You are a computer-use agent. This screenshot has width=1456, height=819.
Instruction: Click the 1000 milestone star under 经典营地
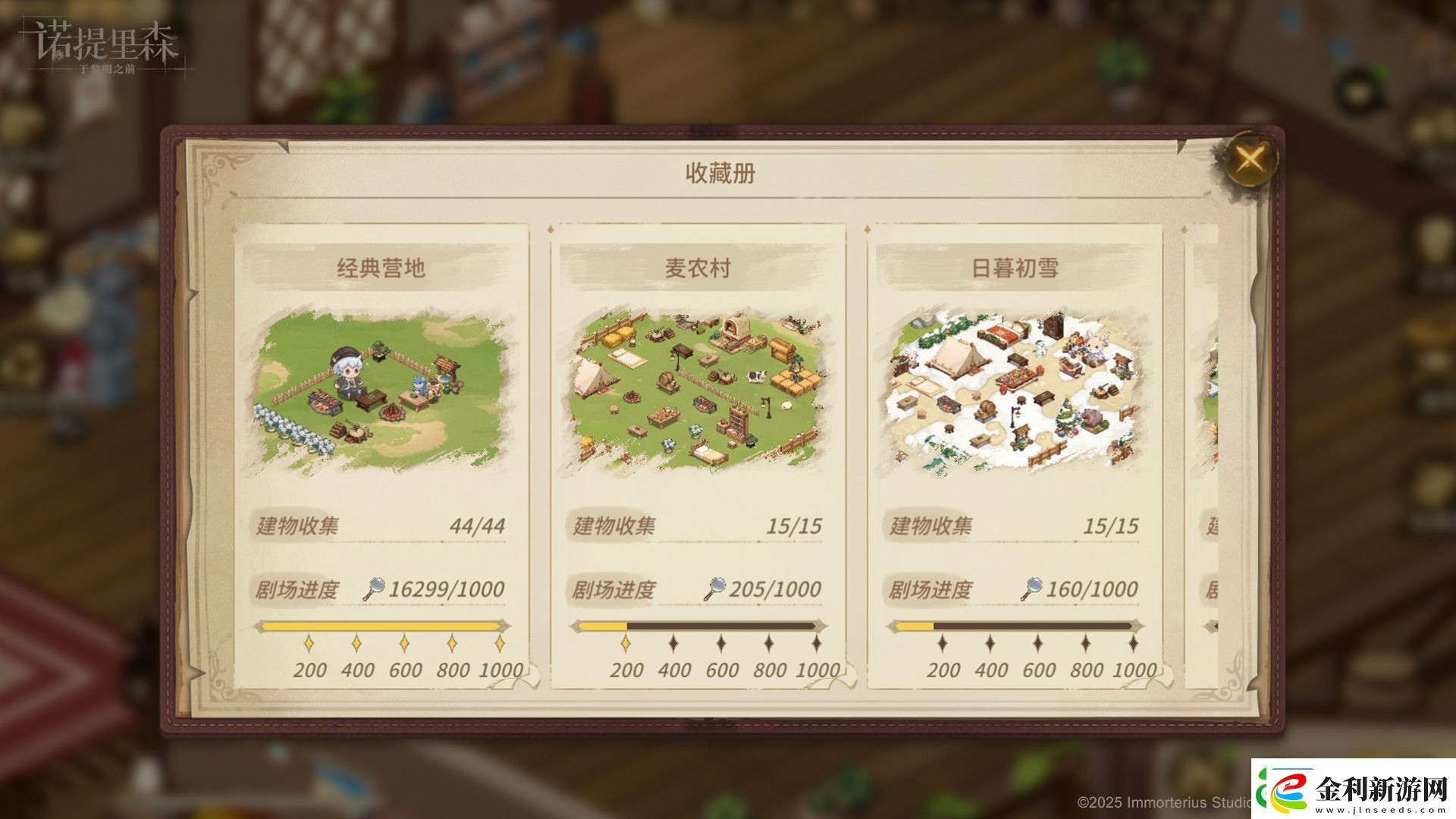[x=500, y=643]
